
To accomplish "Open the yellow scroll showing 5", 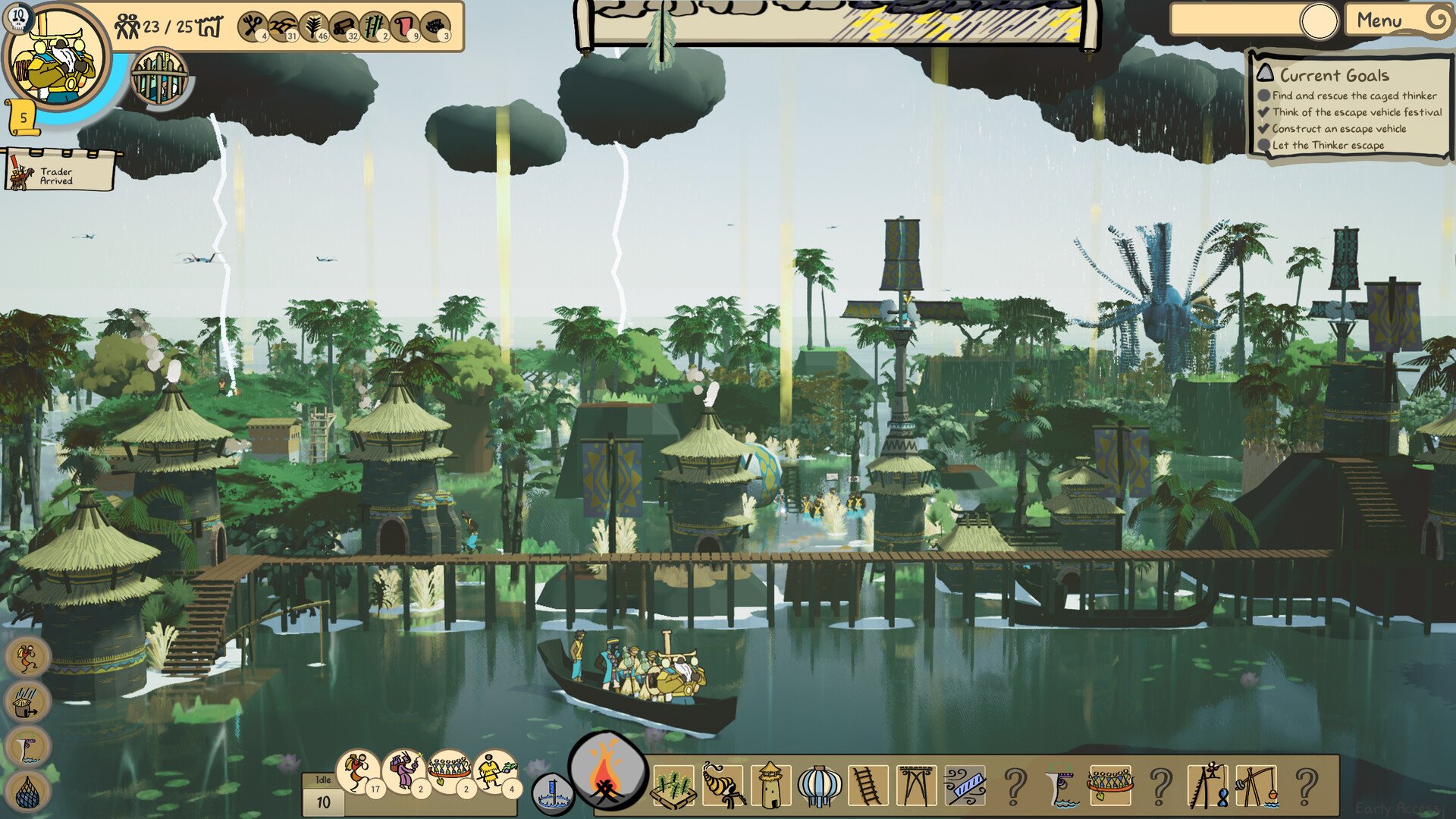I will click(22, 118).
